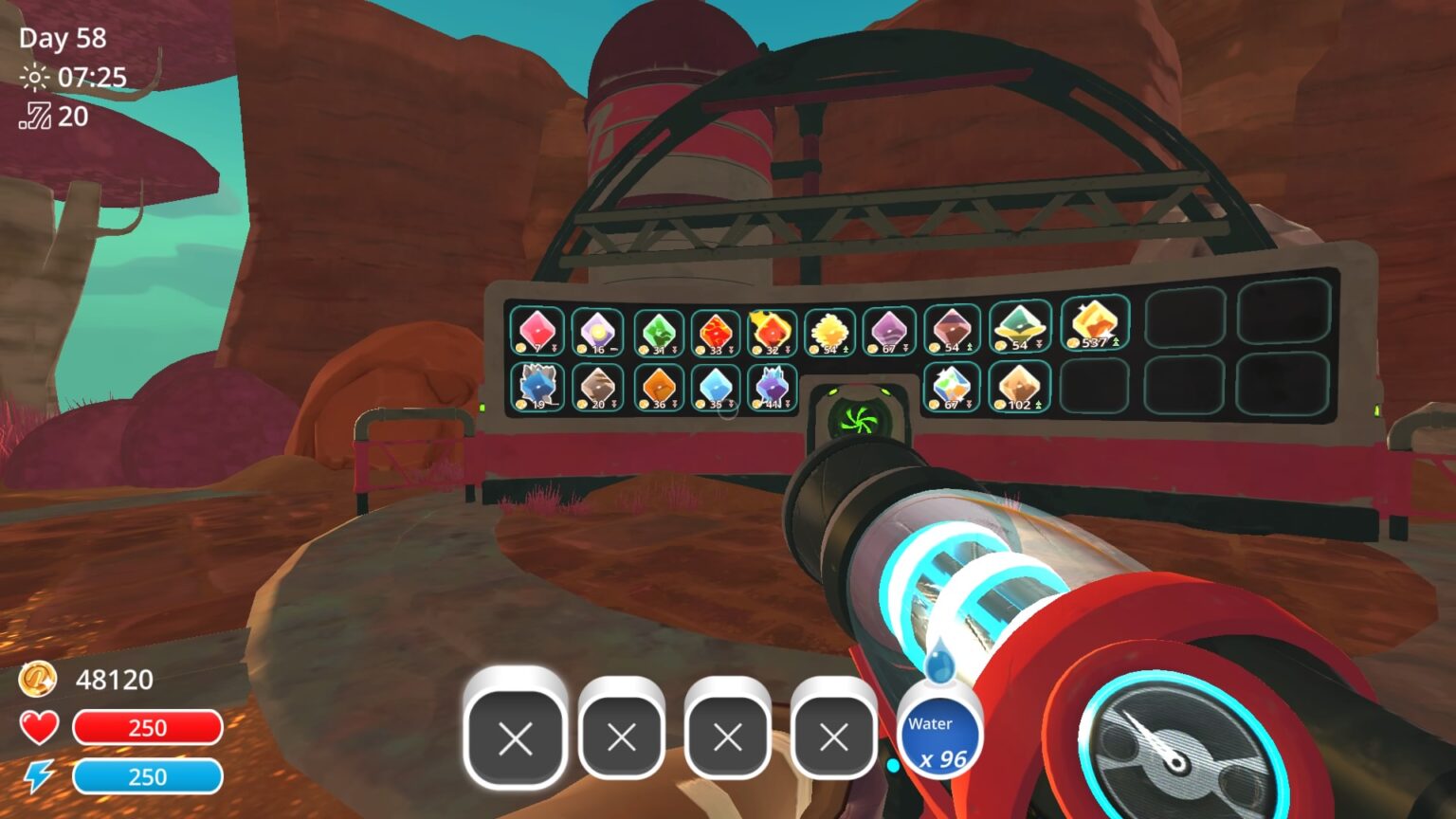Click the X on the second empty slot

(621, 738)
